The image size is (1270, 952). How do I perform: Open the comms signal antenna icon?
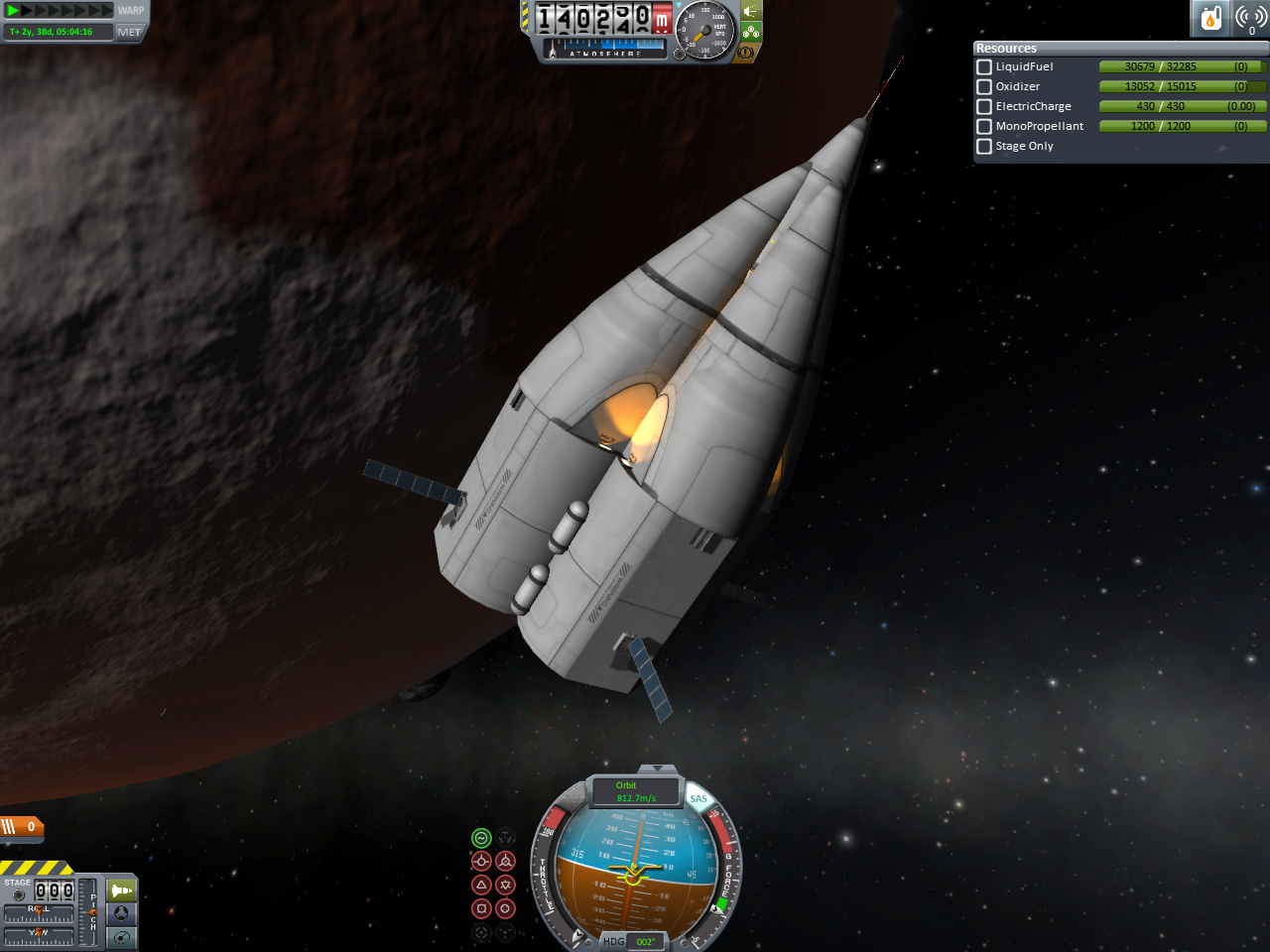[x=1251, y=18]
